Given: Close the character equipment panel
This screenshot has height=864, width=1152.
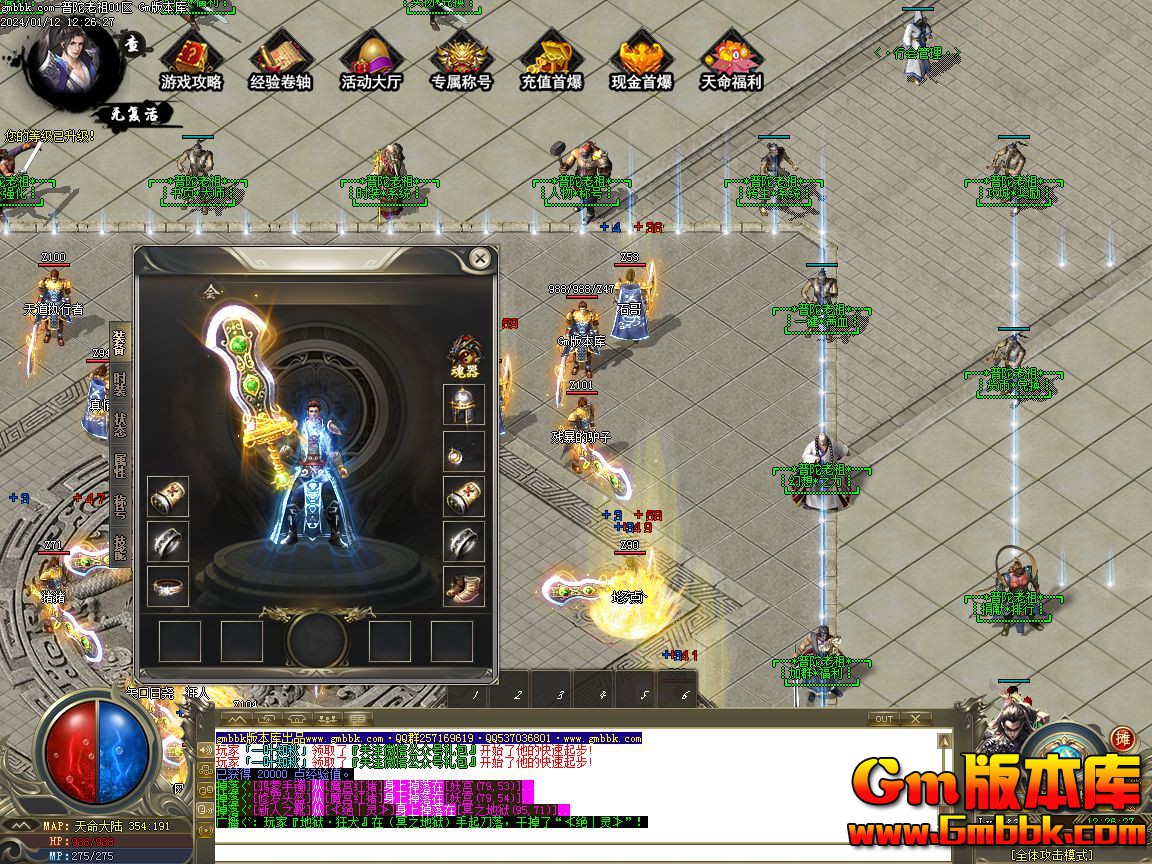Looking at the screenshot, I should click(481, 259).
